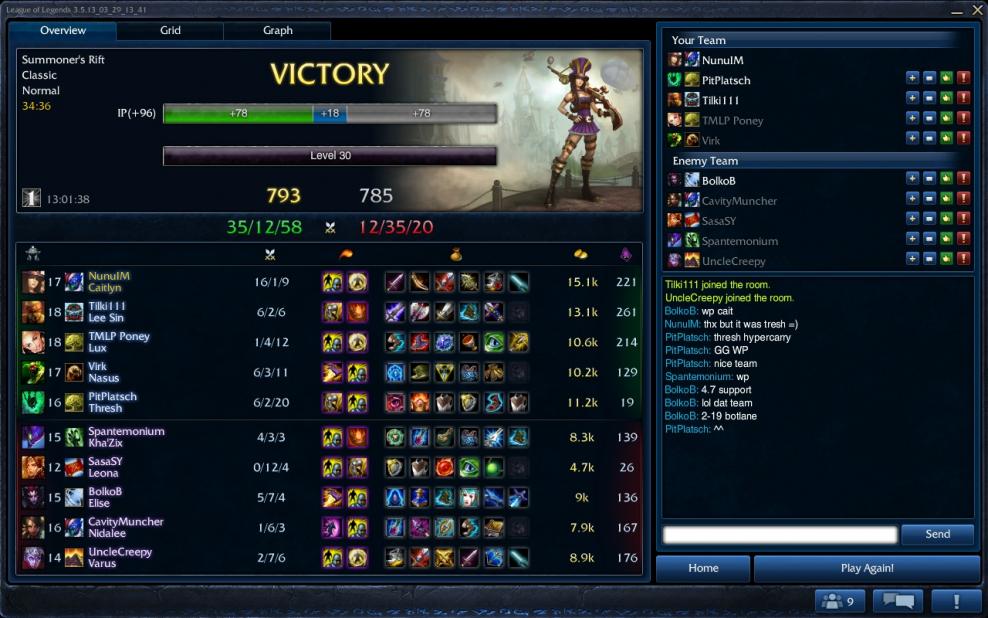
Task: Click the minus button next to UncleCreepy
Action: [x=929, y=259]
